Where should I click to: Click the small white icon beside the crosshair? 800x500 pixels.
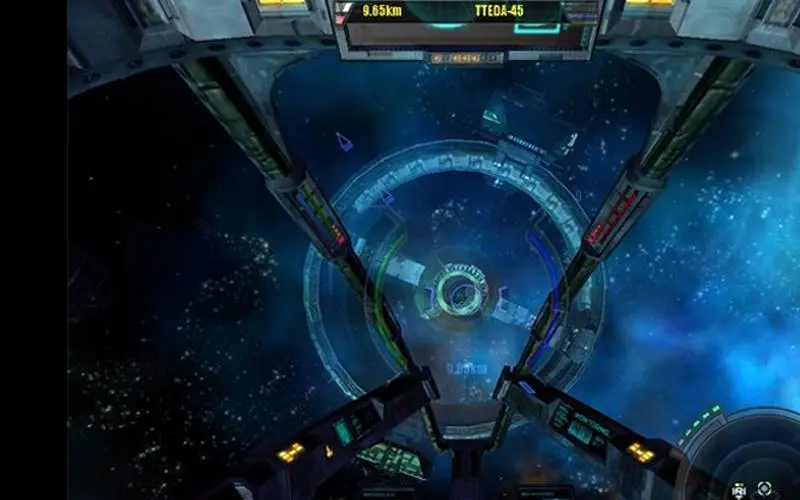tap(739, 490)
